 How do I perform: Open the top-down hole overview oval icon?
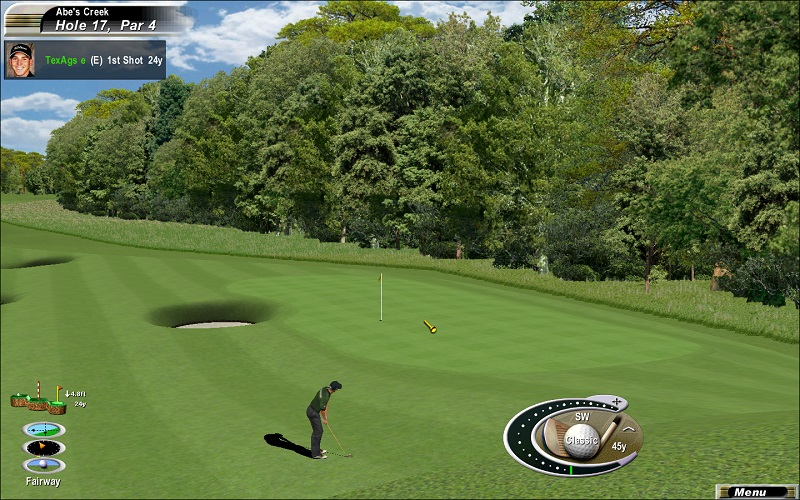[x=43, y=429]
